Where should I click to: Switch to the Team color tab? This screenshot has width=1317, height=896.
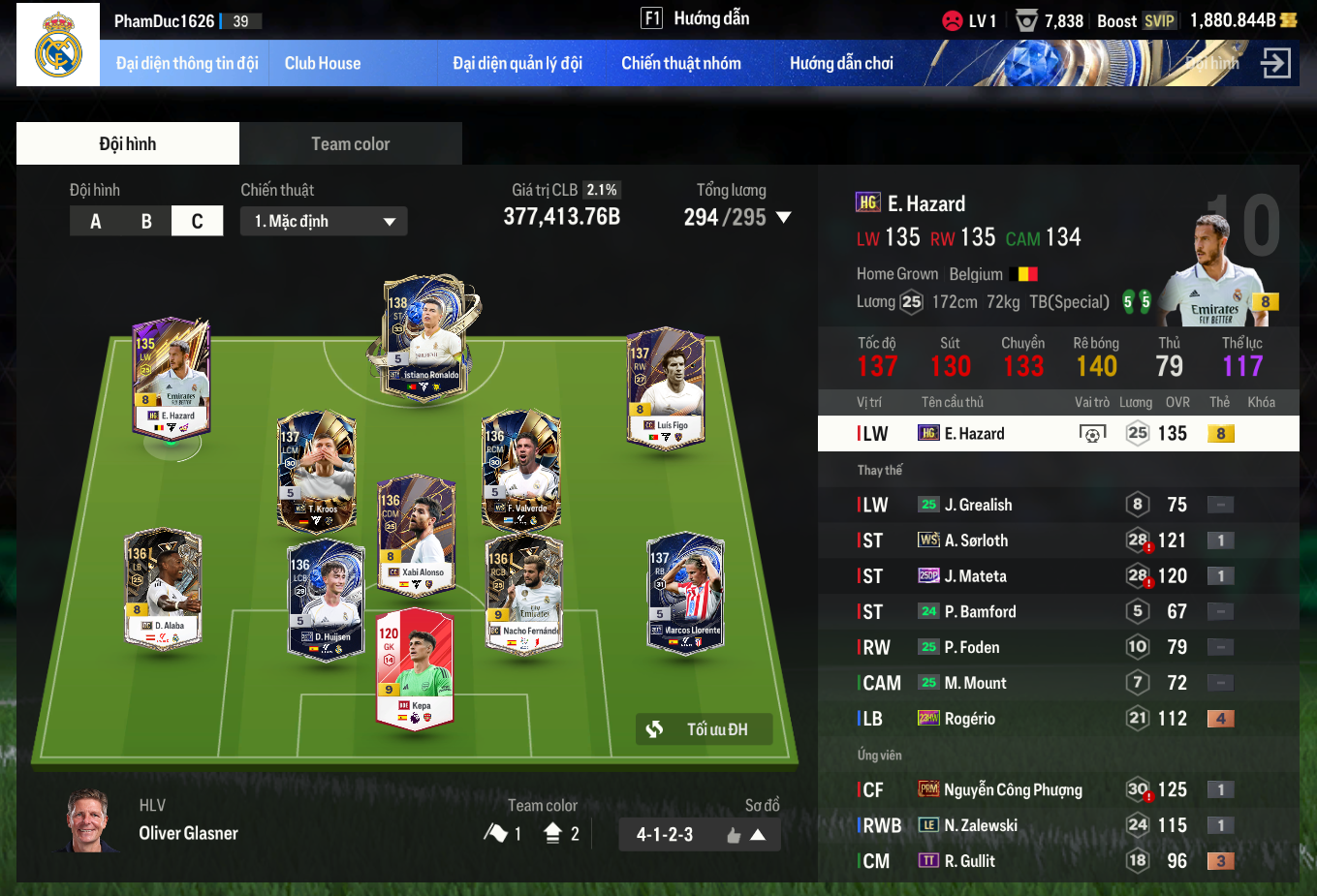pyautogui.click(x=350, y=144)
